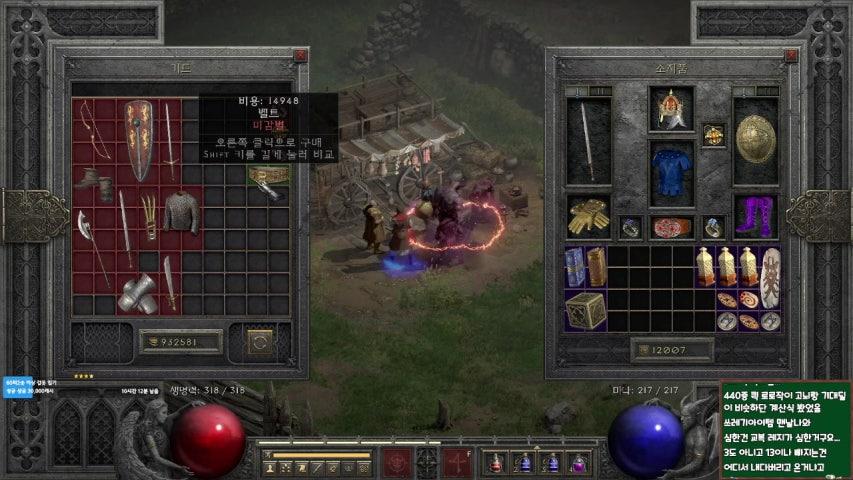853x480 pixels.
Task: Select the equipped purple boots
Action: pos(755,214)
